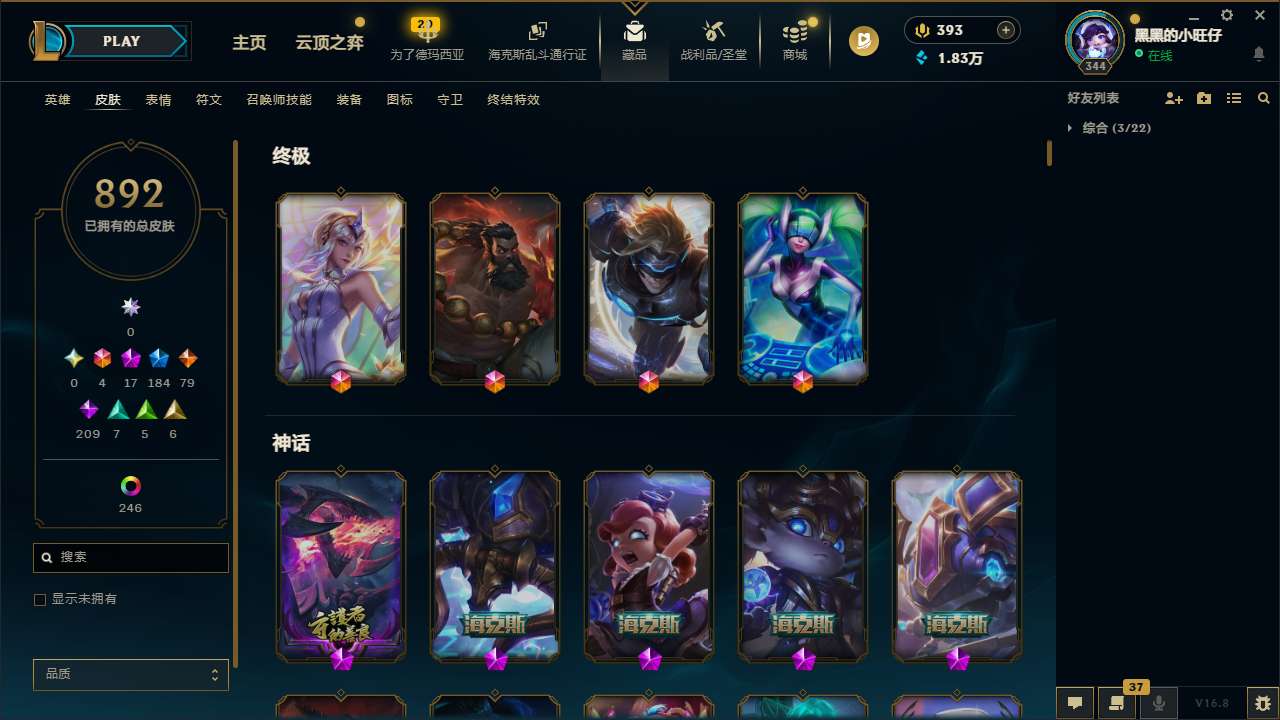Click the microphone icon in bottom bar
This screenshot has height=720, width=1280.
[1158, 703]
